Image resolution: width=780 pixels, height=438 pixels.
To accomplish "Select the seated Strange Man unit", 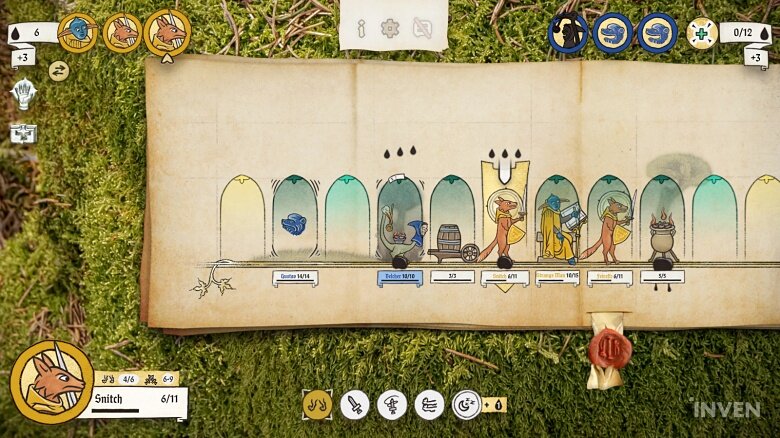I will [555, 228].
